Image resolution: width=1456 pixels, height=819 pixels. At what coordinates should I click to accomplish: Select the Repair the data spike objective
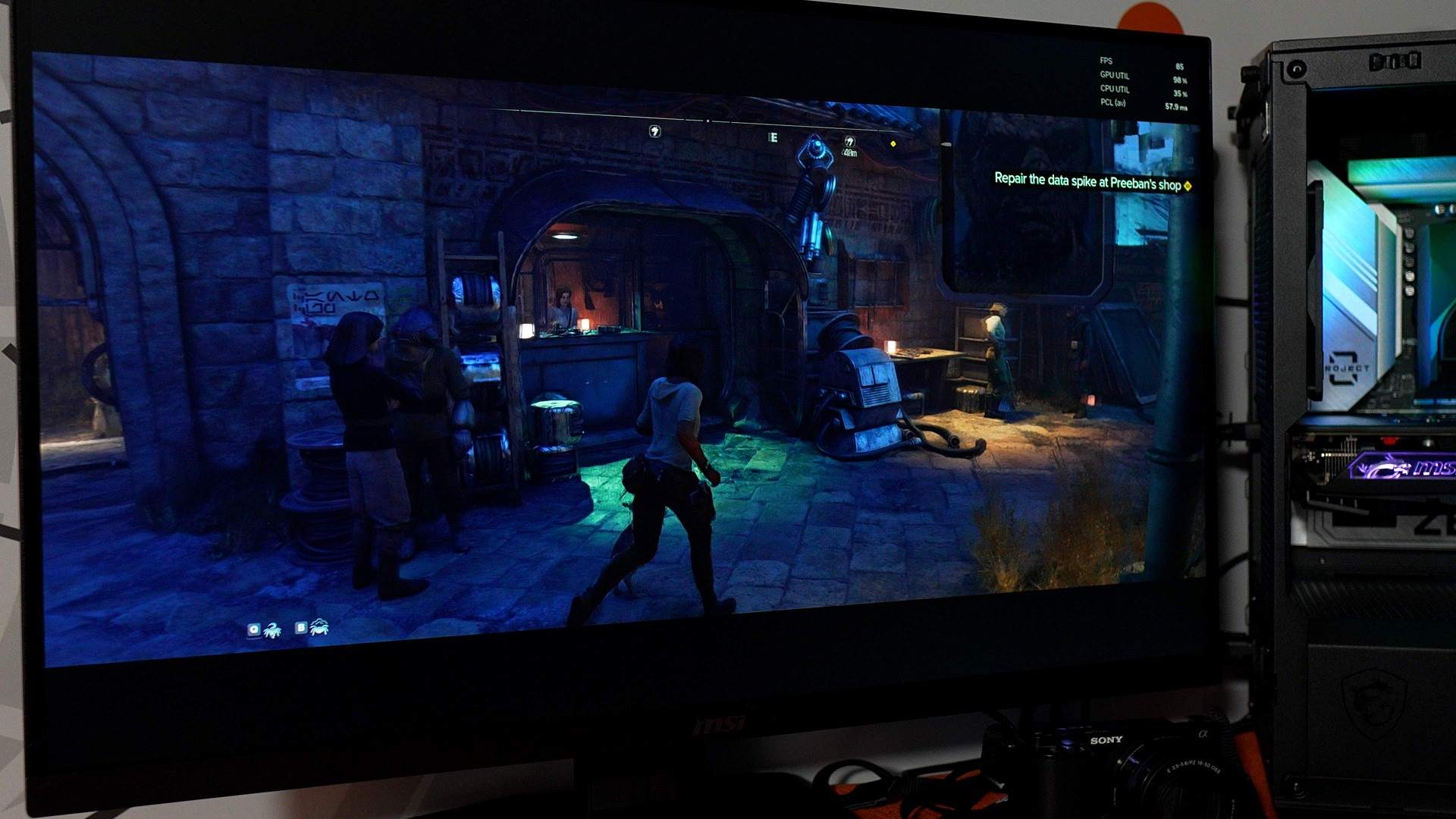pyautogui.click(x=1087, y=181)
